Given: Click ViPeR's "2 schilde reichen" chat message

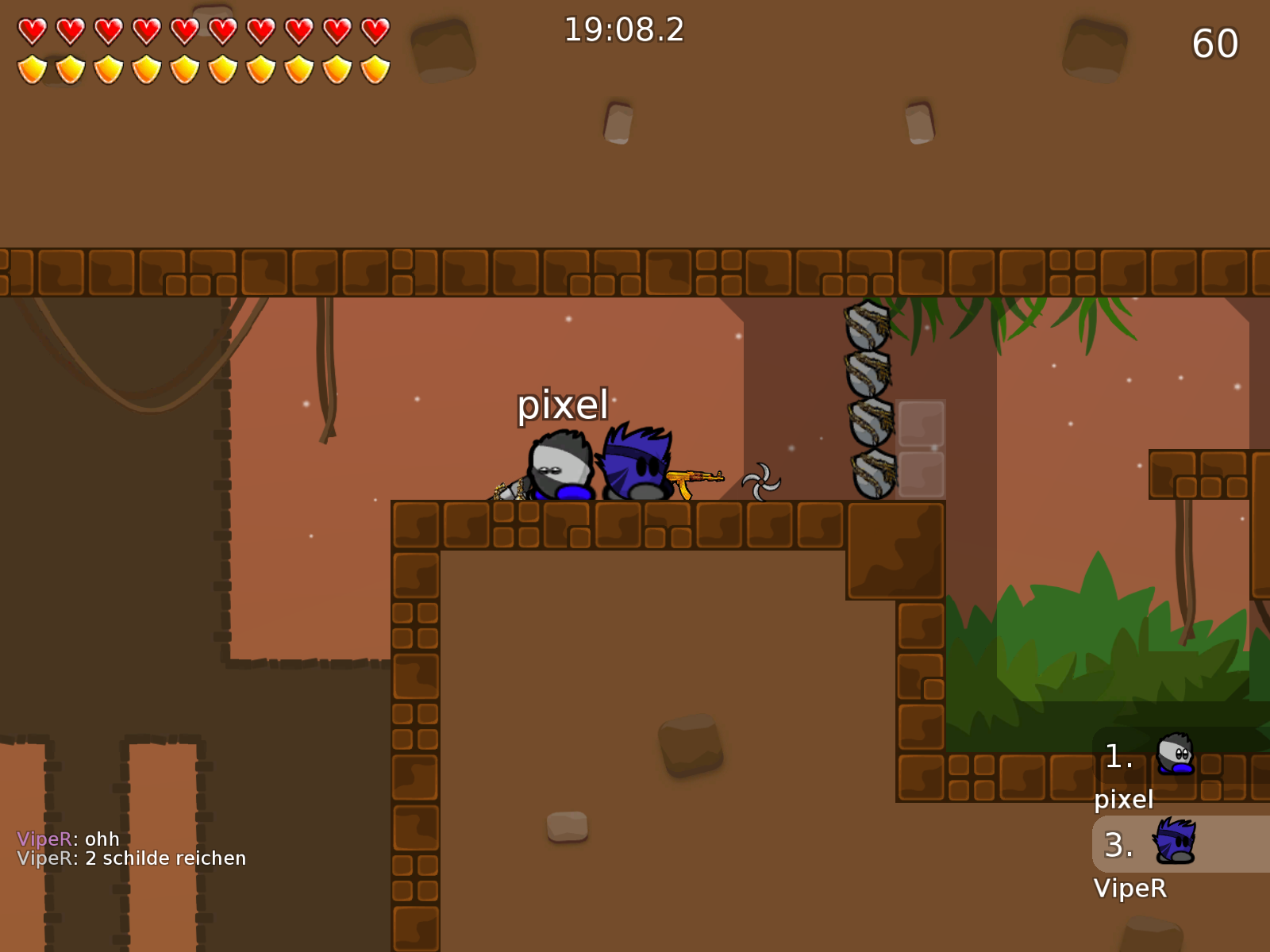Looking at the screenshot, I should pyautogui.click(x=132, y=858).
